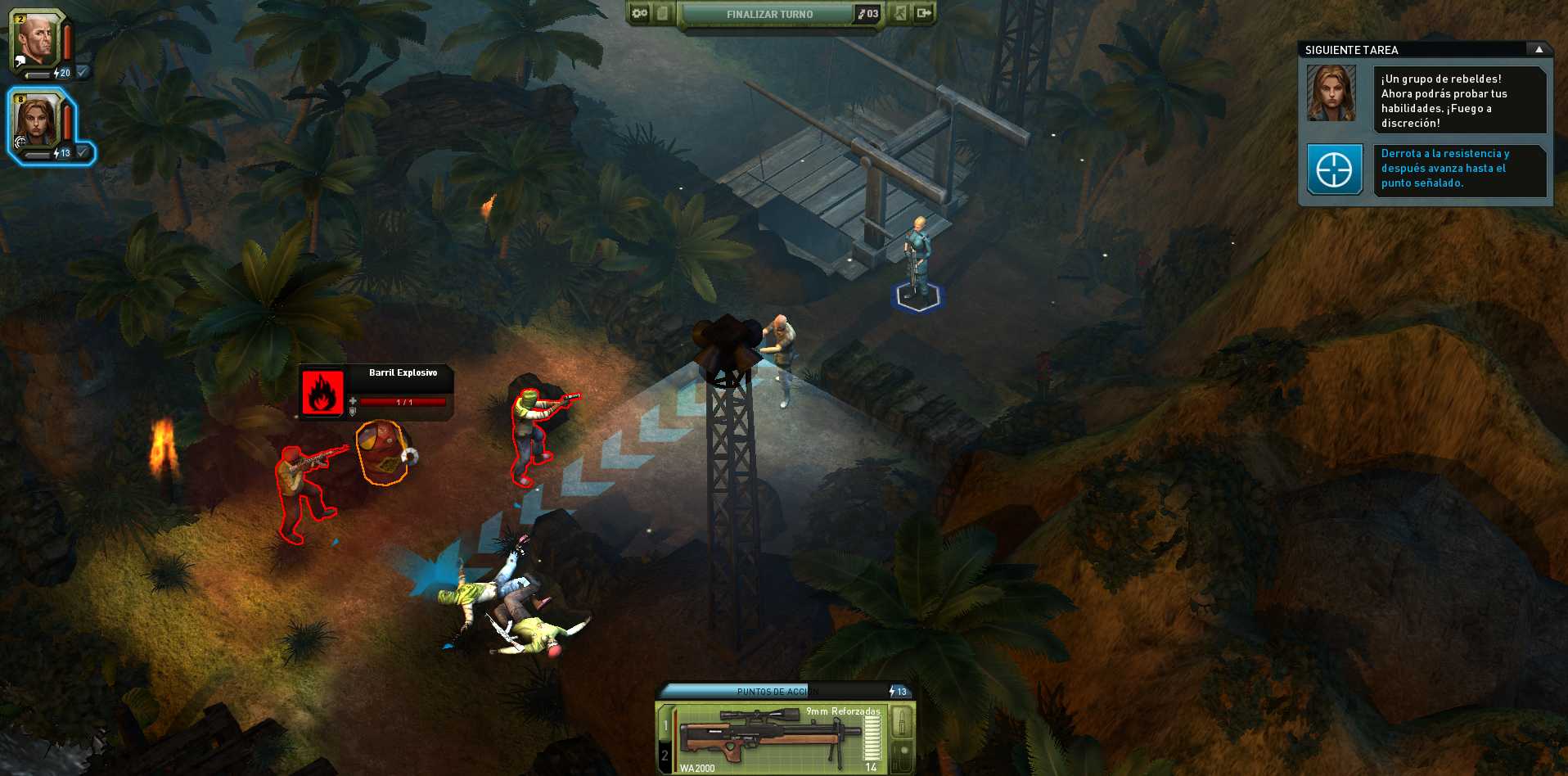This screenshot has height=776, width=1568.
Task: Click the bullet ammo button beside the rifle
Action: (x=901, y=722)
